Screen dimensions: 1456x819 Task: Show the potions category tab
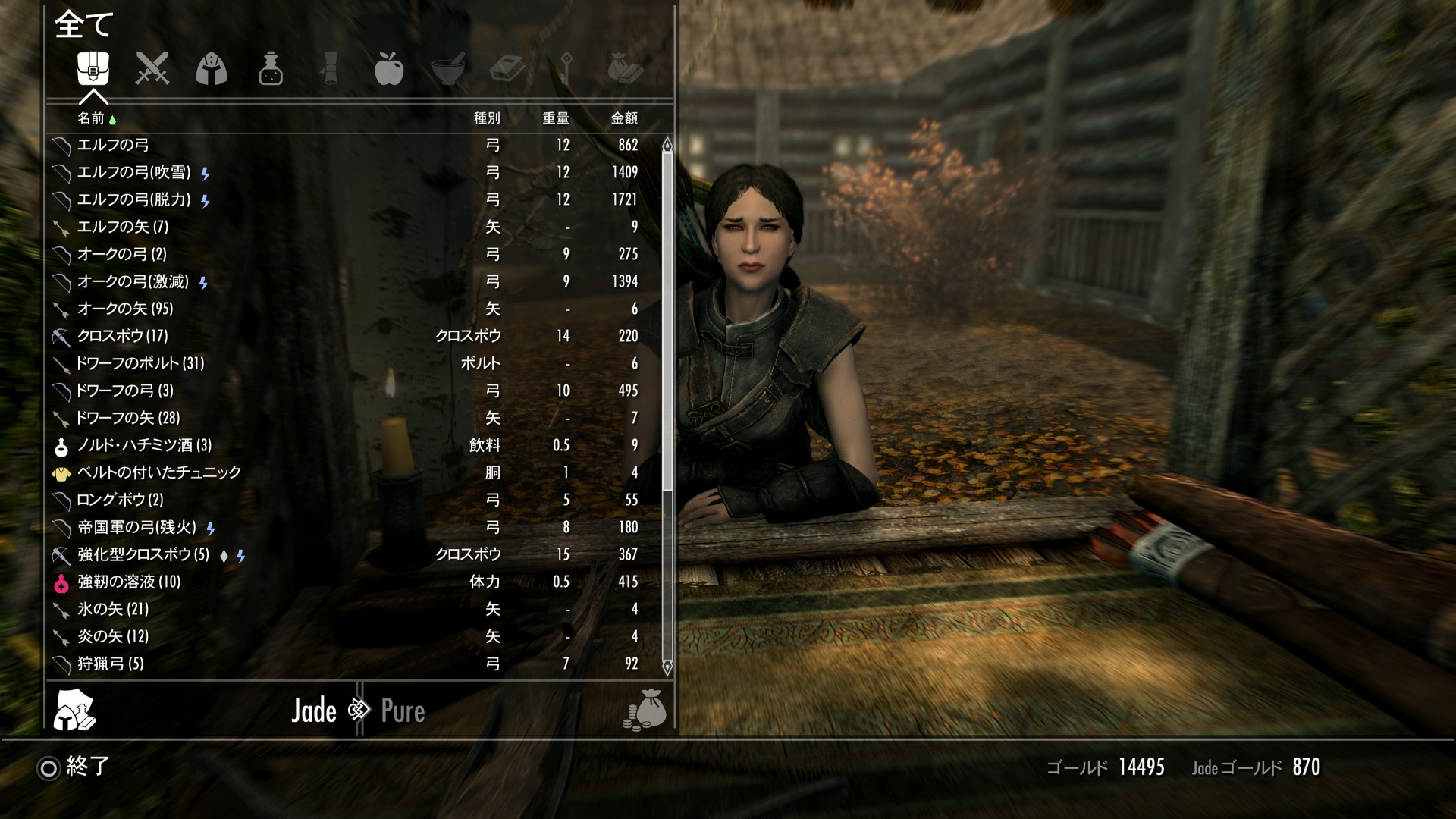[x=271, y=69]
